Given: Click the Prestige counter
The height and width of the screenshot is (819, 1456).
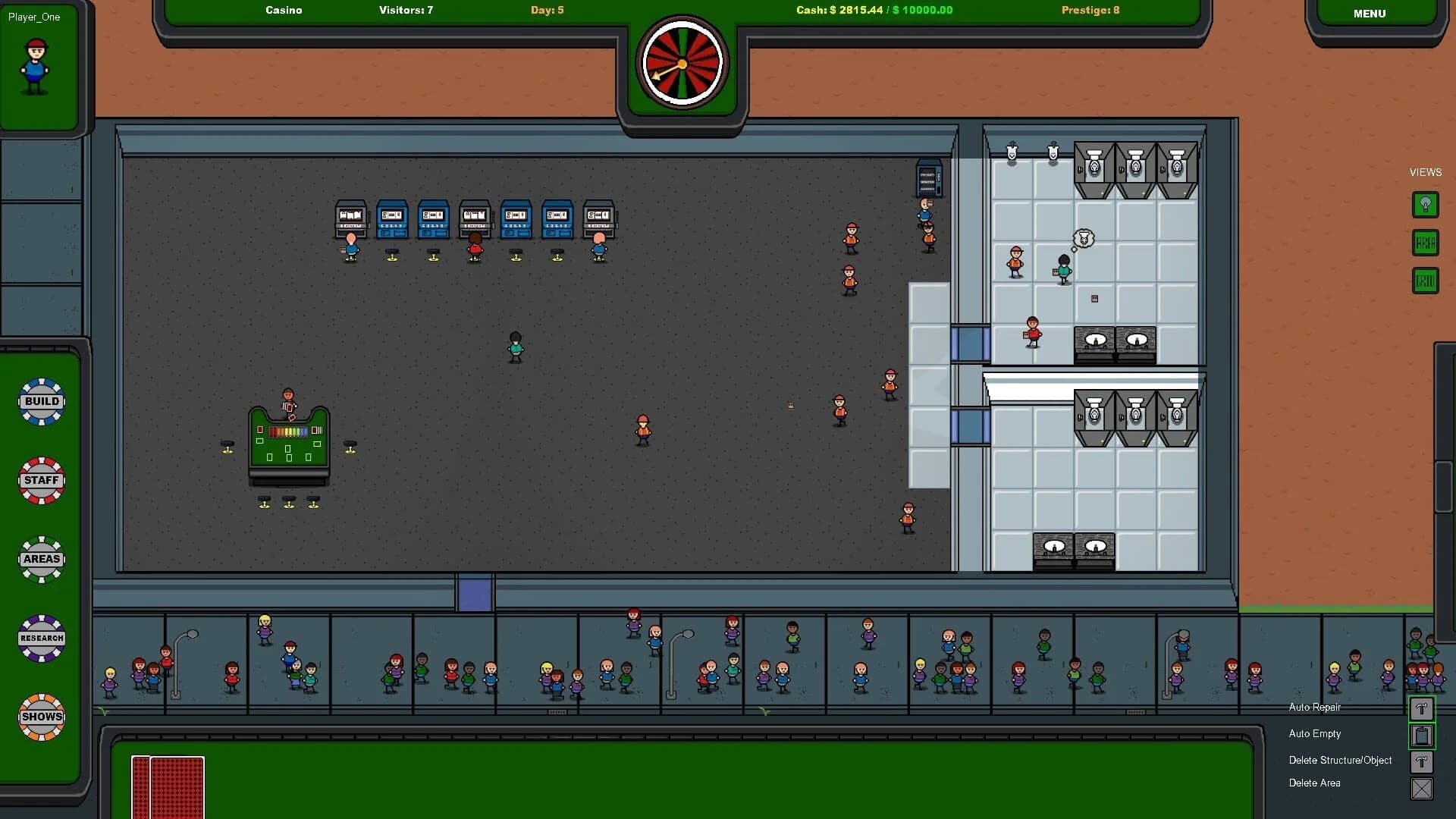Looking at the screenshot, I should [x=1090, y=10].
